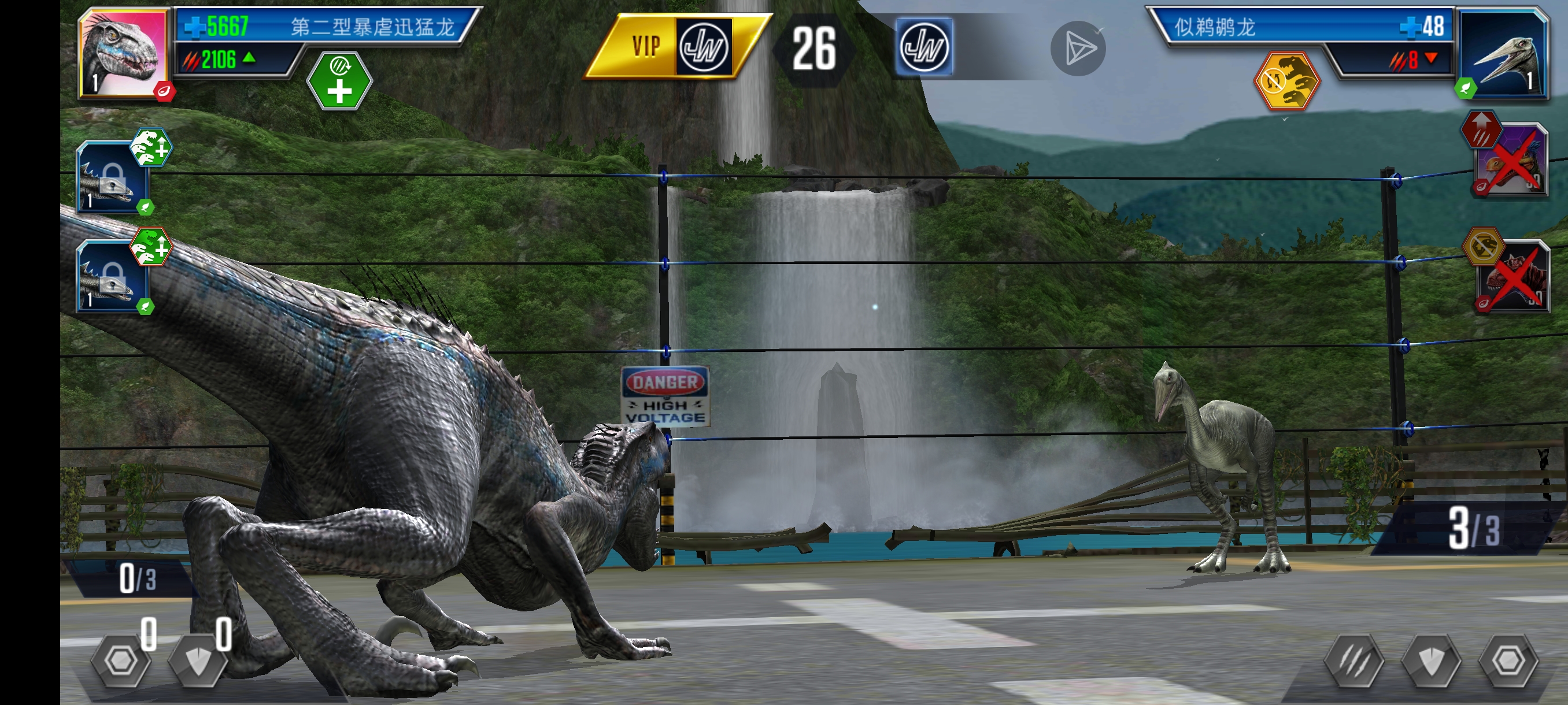Viewport: 1568px width, 705px height.
Task: Select the enemy 似鹈鹕龙 portrait
Action: pos(1502,54)
